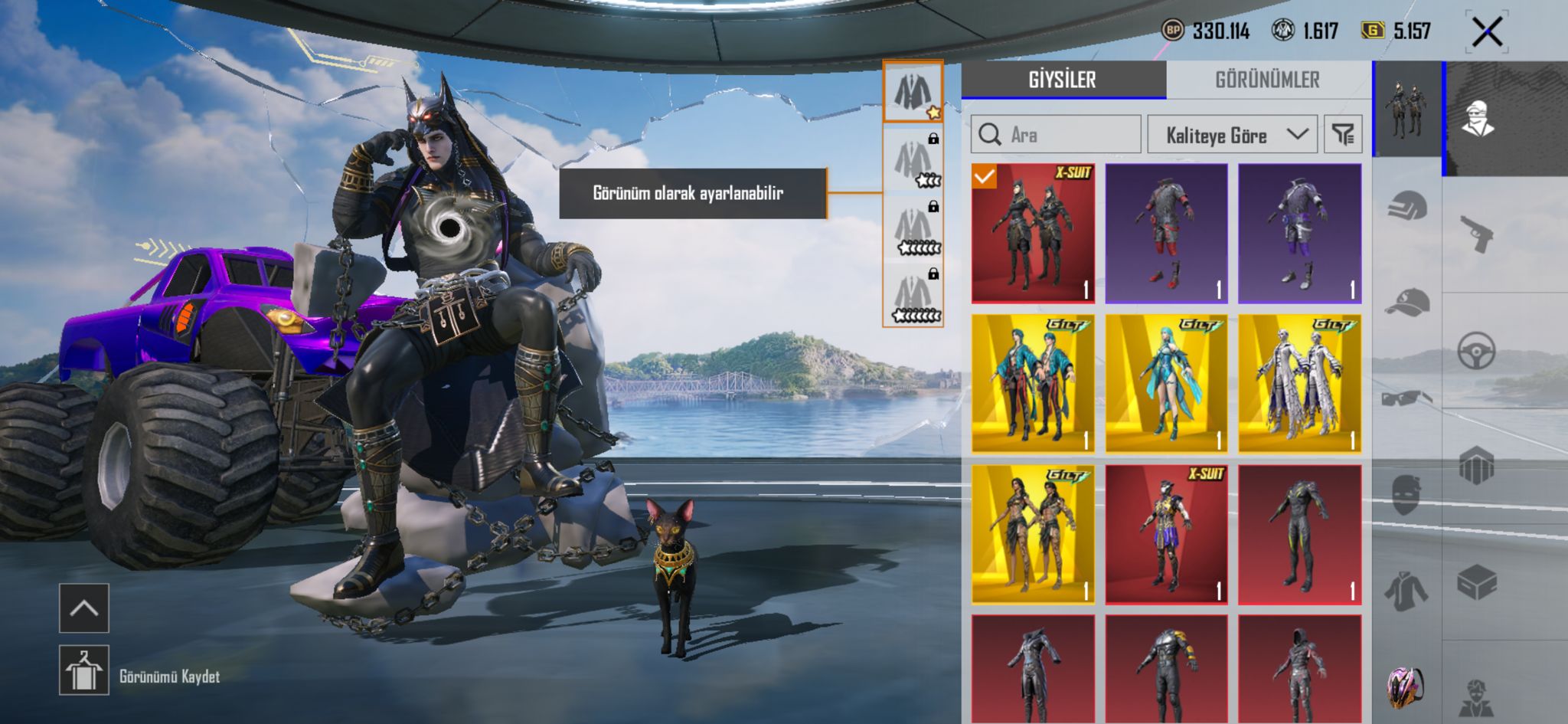Image resolution: width=1568 pixels, height=724 pixels.
Task: Choose the teal-haired female Gilt outfit
Action: coord(1166,383)
